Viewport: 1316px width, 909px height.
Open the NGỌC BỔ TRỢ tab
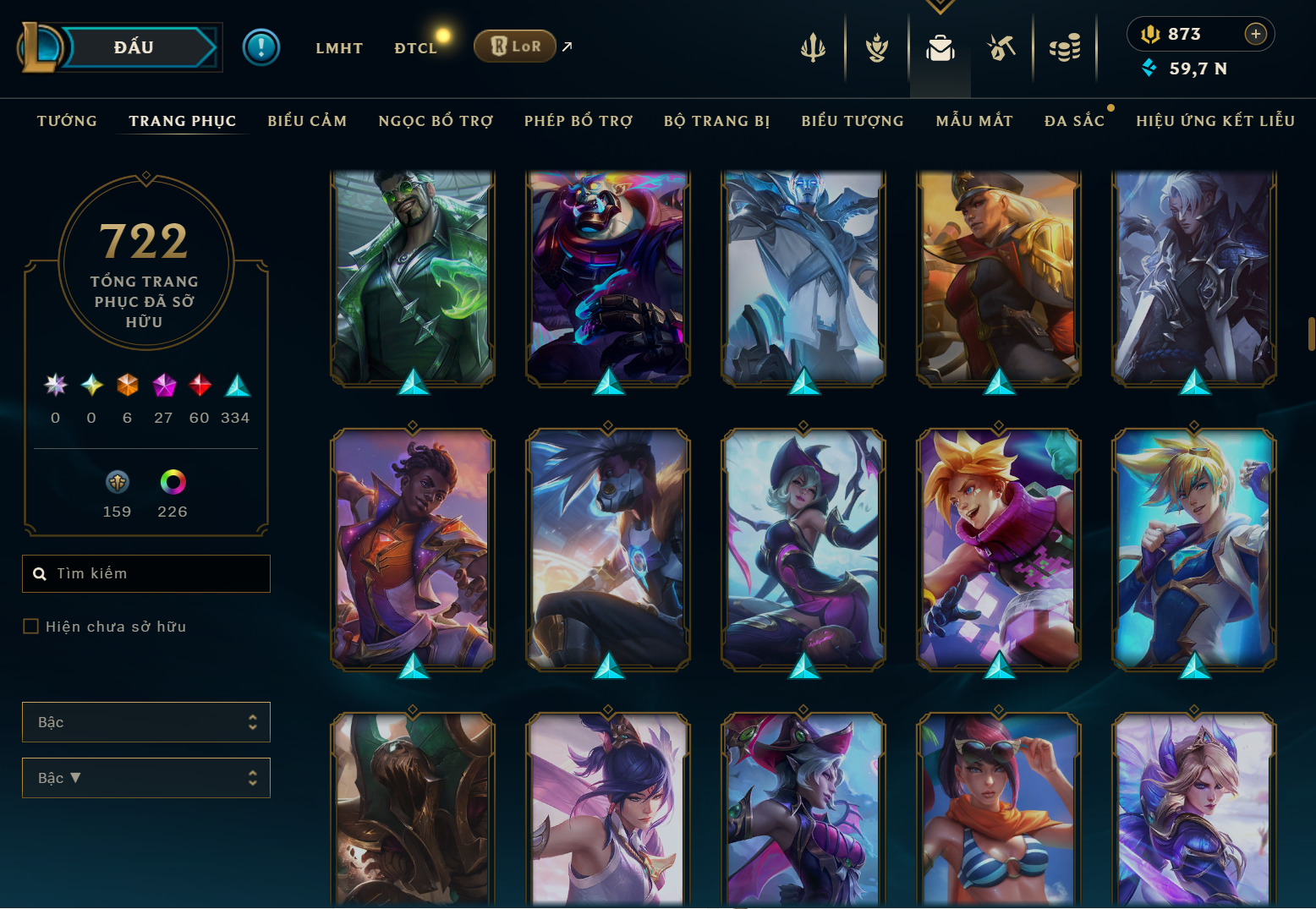pos(436,121)
